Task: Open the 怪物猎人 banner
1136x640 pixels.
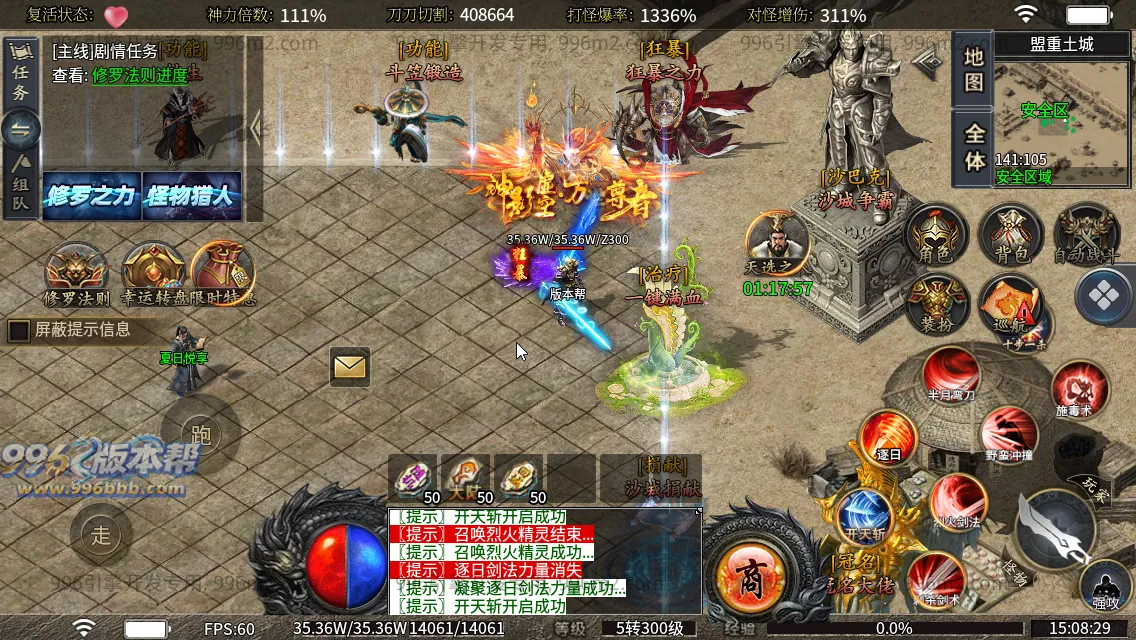Action: [x=191, y=196]
